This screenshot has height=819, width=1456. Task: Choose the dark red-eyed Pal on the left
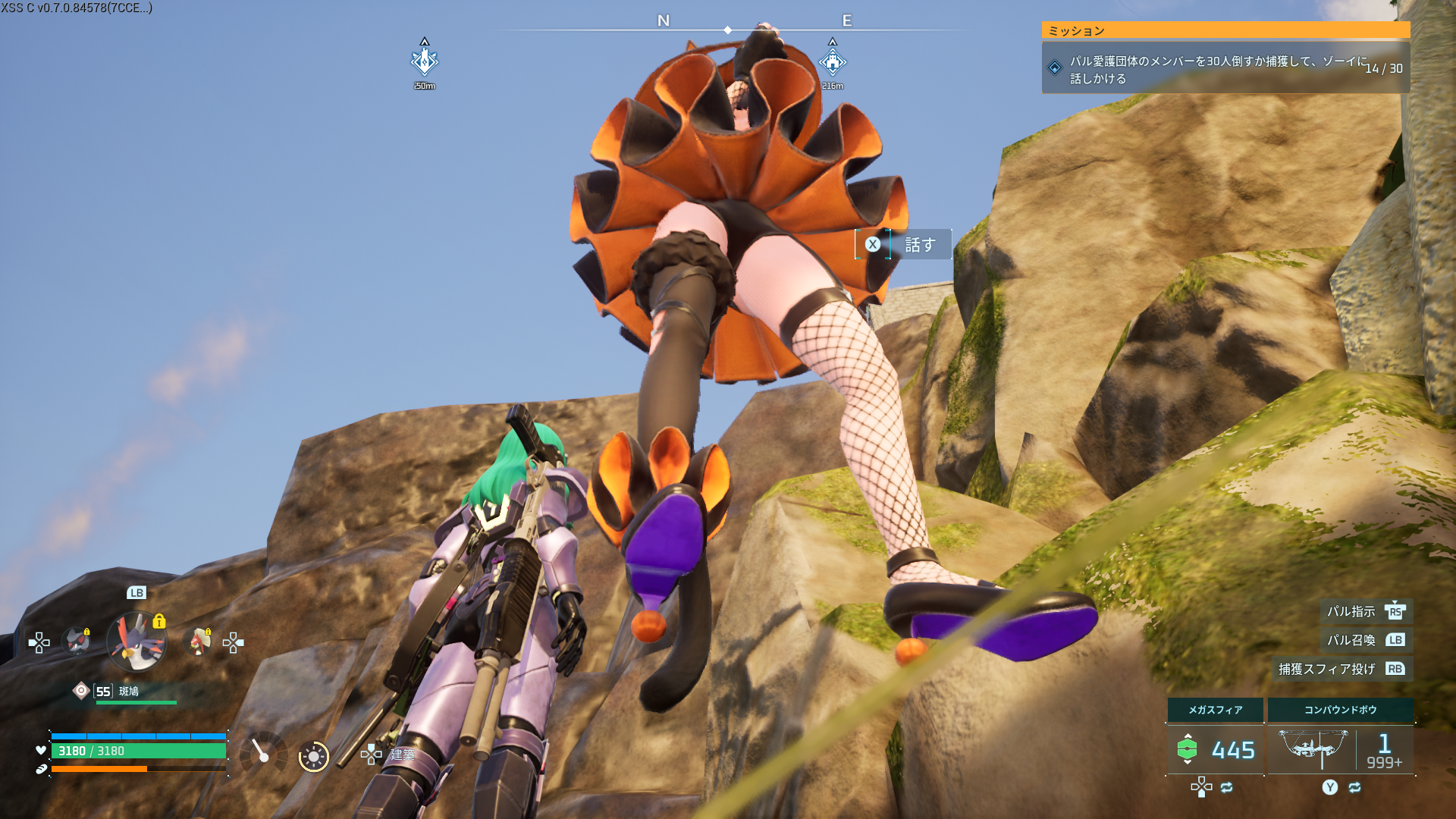pos(77,642)
